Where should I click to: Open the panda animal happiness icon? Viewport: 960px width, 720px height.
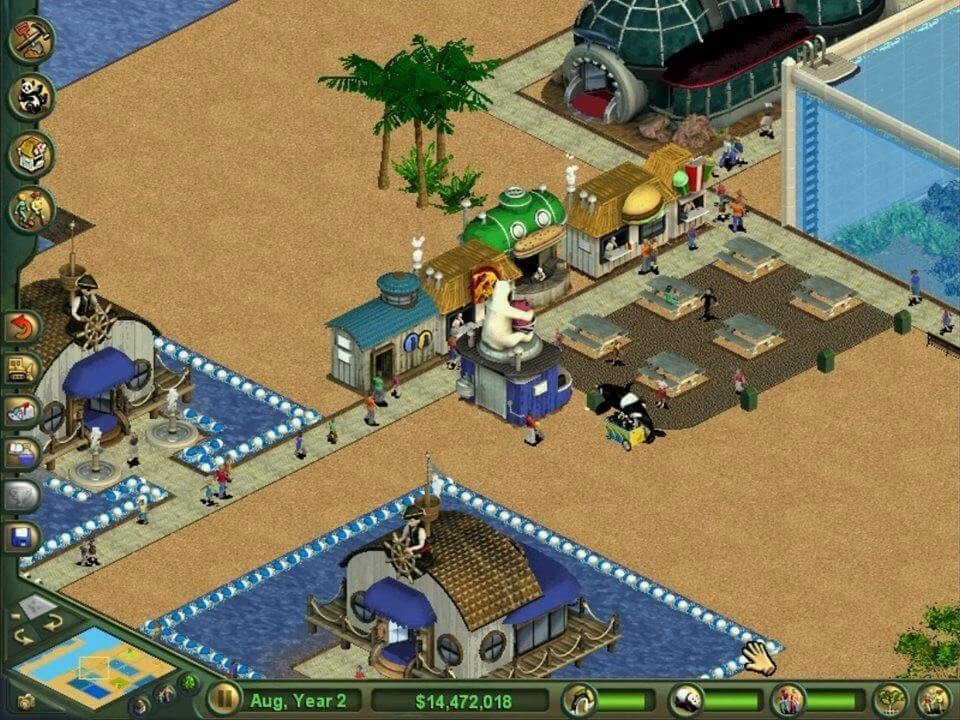coord(687,700)
